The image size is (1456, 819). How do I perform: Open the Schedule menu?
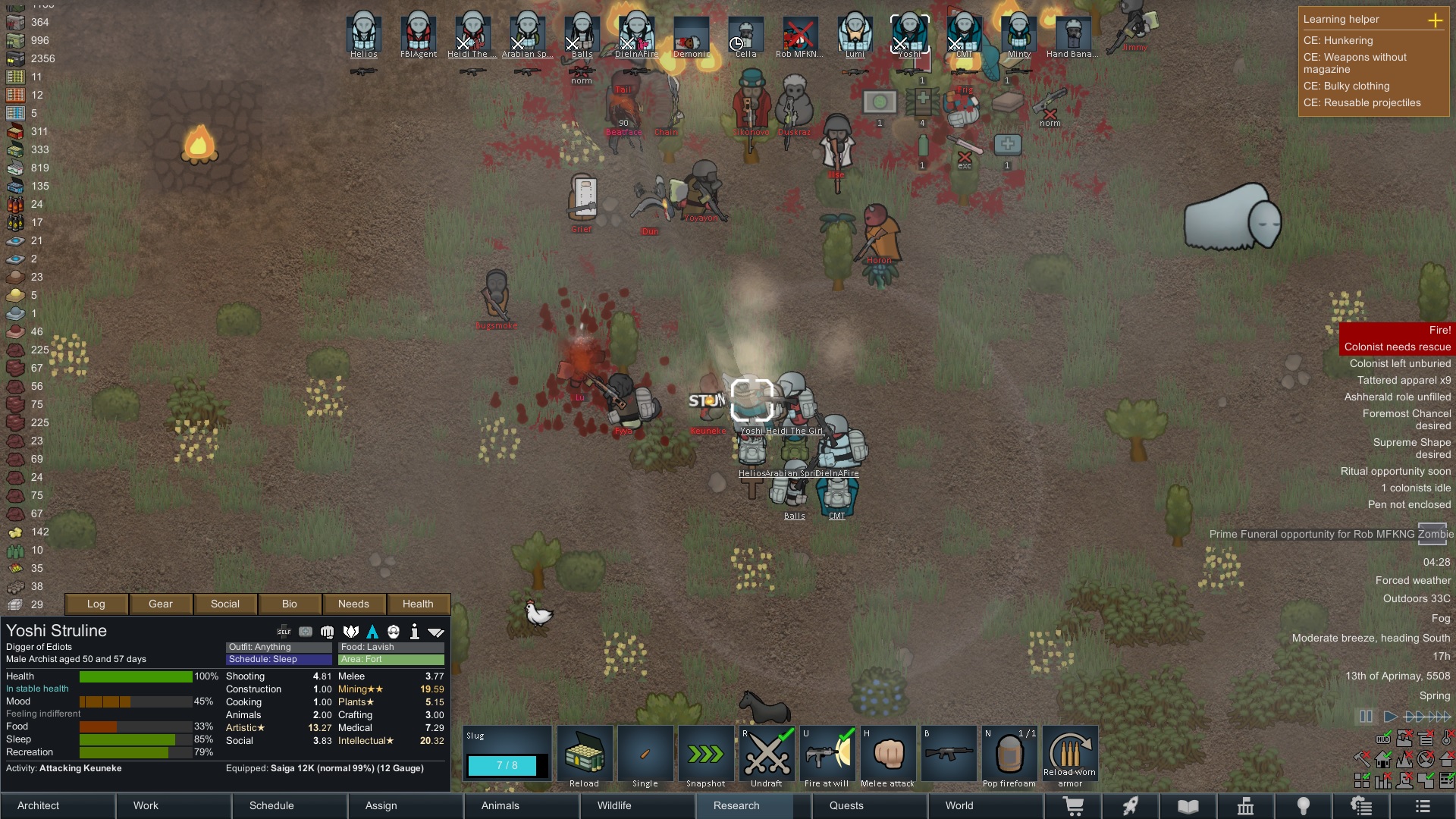[271, 805]
